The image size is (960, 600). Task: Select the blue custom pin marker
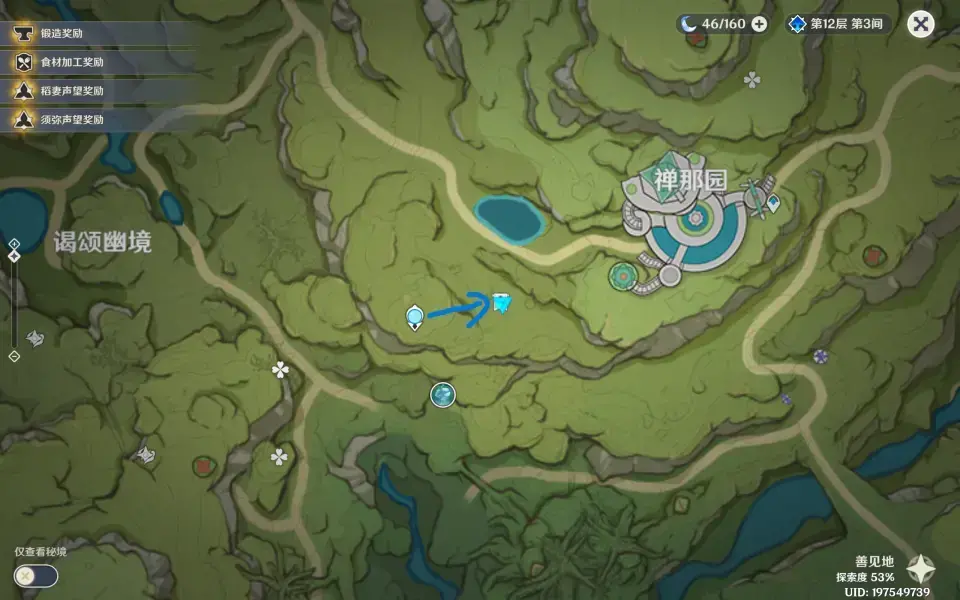click(x=502, y=302)
